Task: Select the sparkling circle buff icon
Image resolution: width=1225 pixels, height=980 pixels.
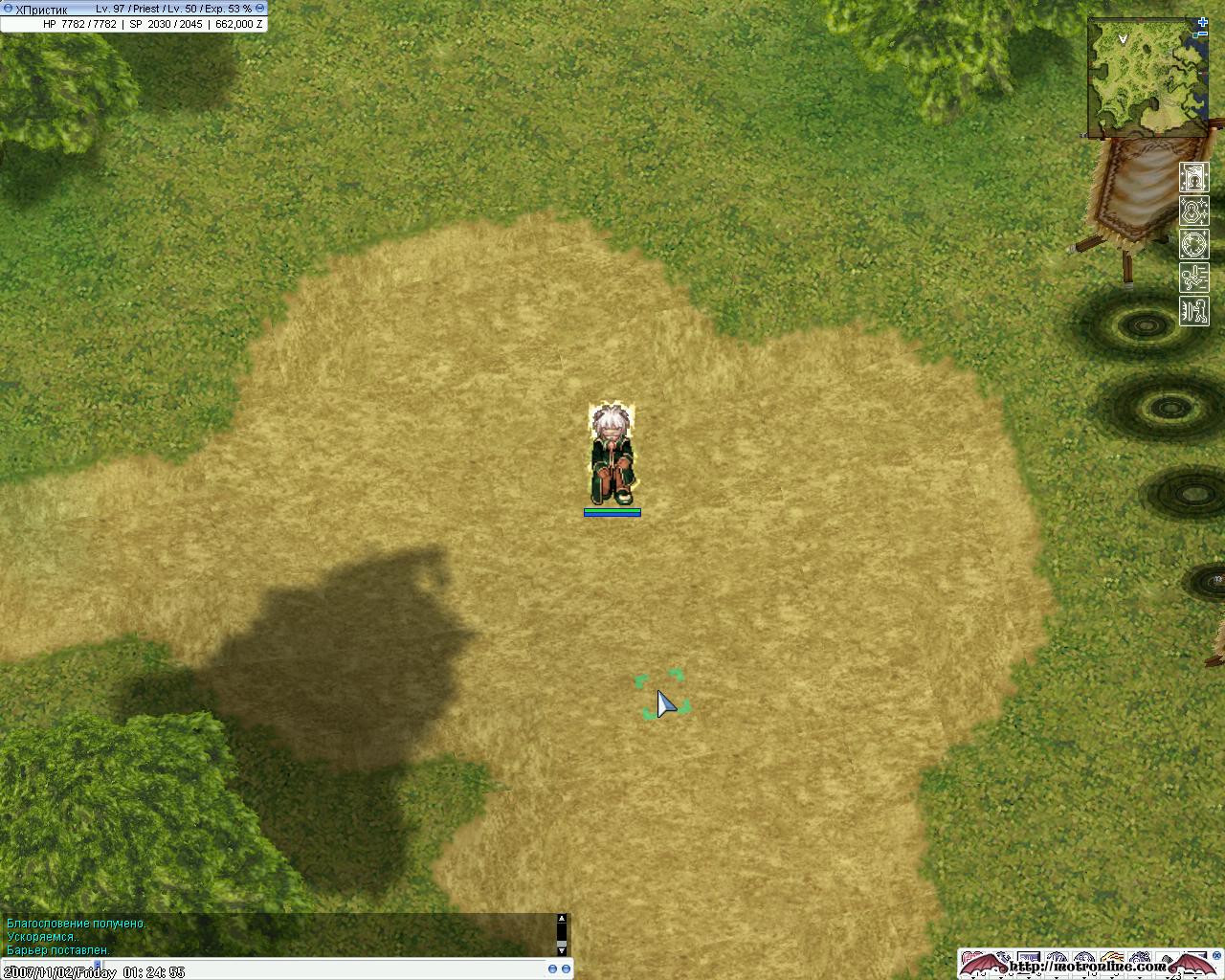Action: point(1193,244)
